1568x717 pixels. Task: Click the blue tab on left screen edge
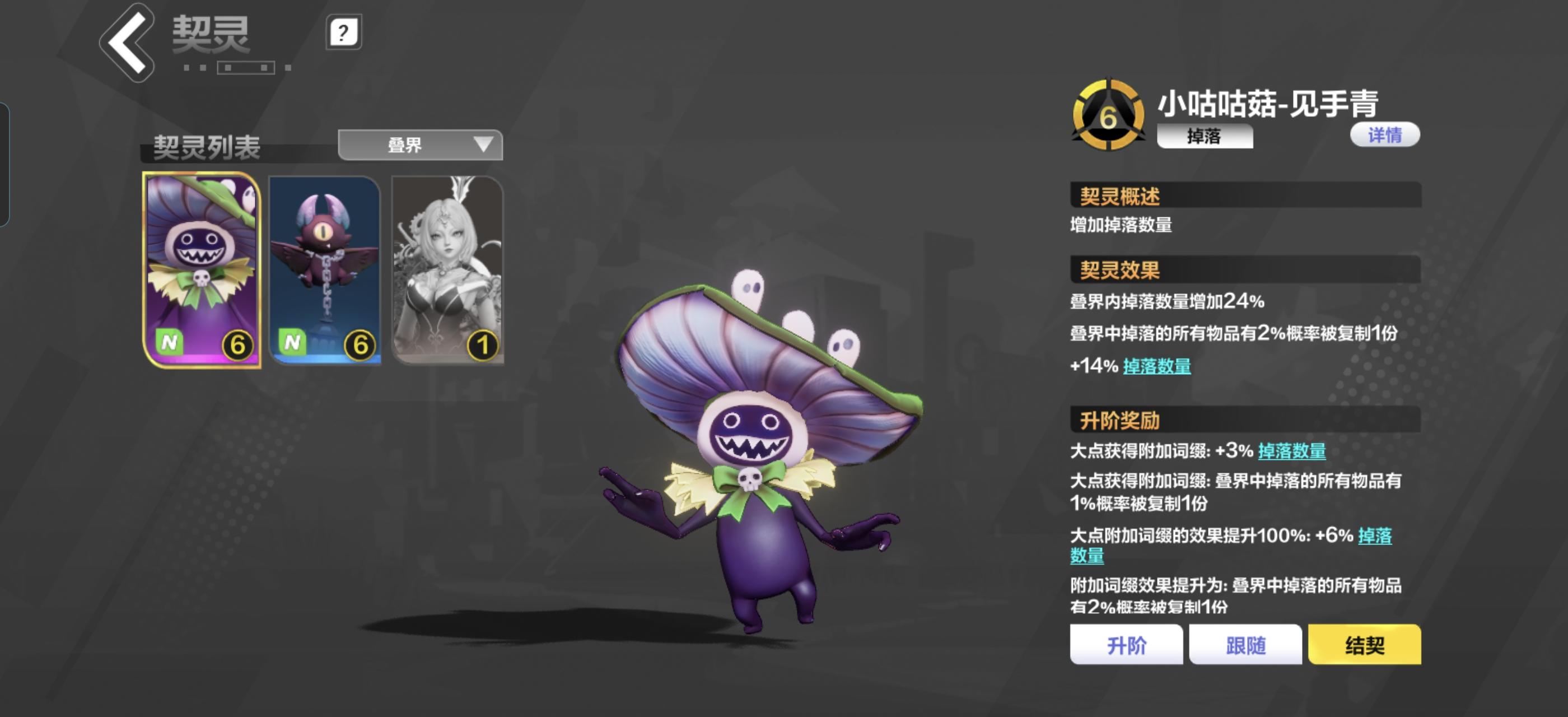coord(5,164)
